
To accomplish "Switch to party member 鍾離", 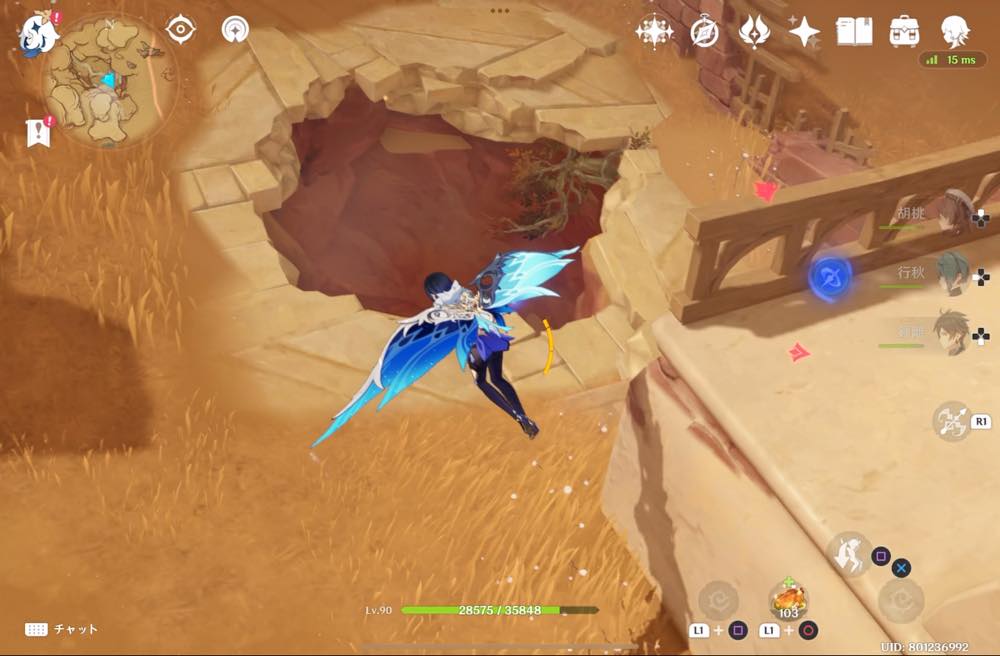I will point(950,332).
